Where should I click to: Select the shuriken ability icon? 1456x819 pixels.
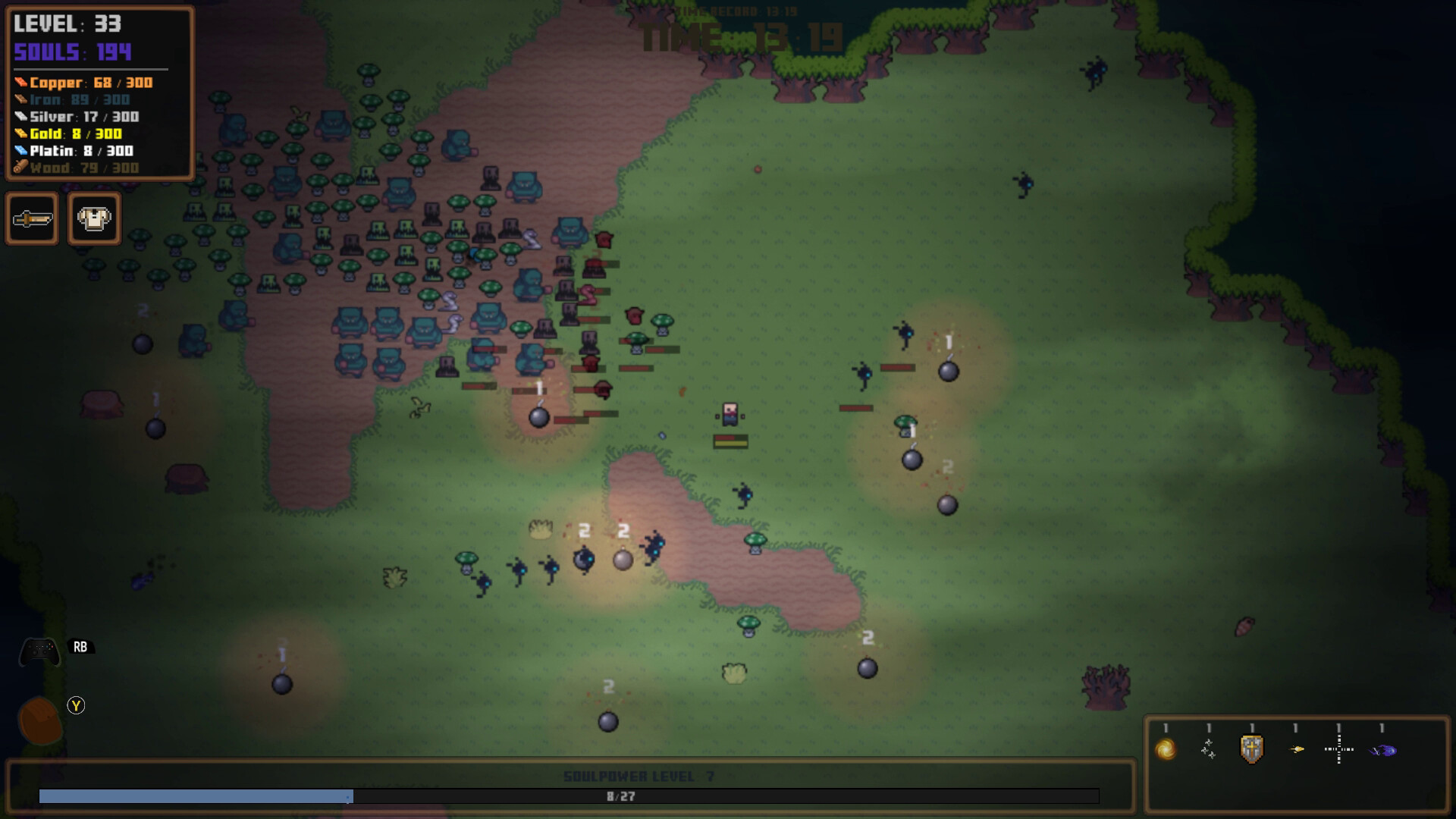click(1209, 750)
